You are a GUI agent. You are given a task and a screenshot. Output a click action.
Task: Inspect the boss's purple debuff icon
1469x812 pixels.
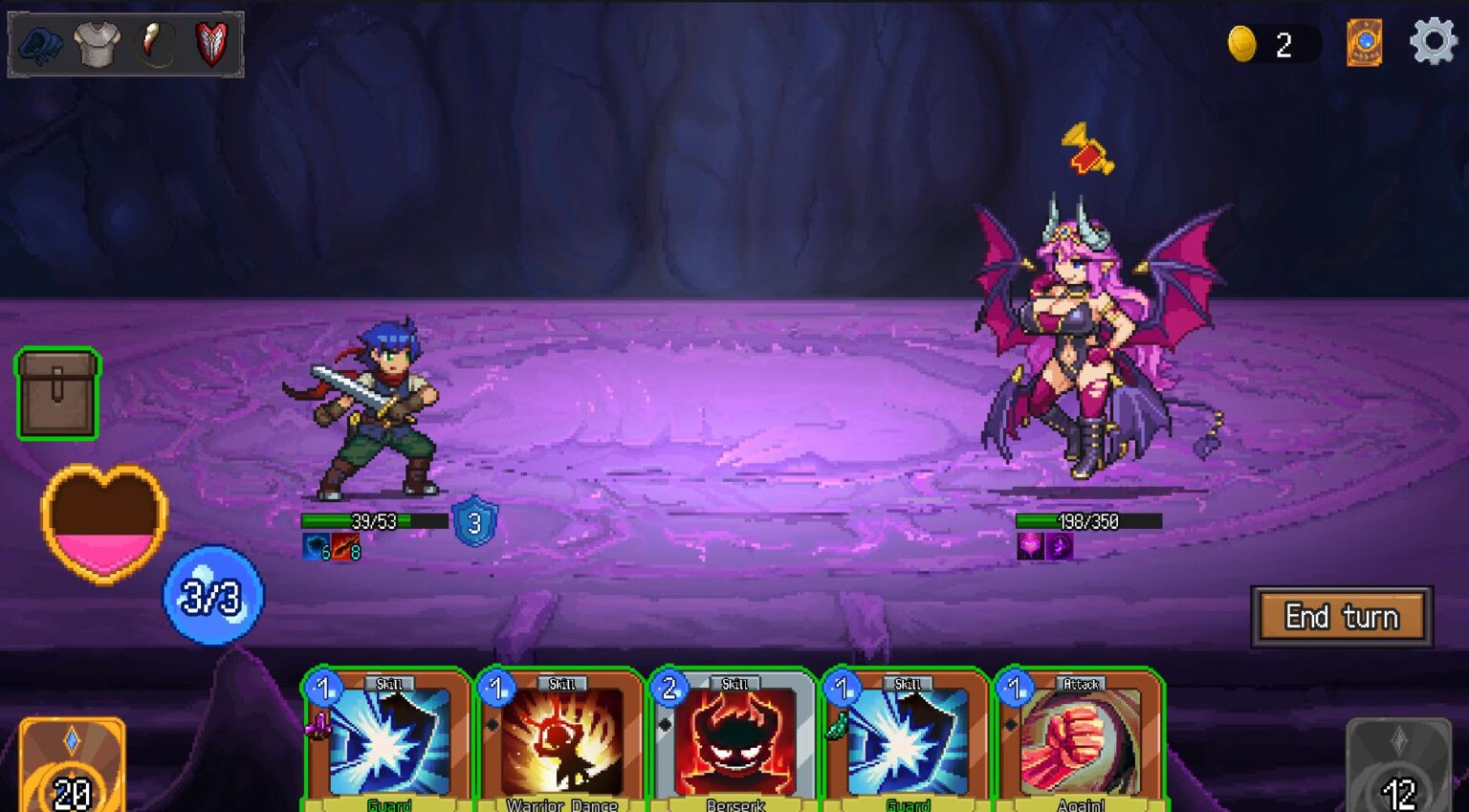(1058, 547)
